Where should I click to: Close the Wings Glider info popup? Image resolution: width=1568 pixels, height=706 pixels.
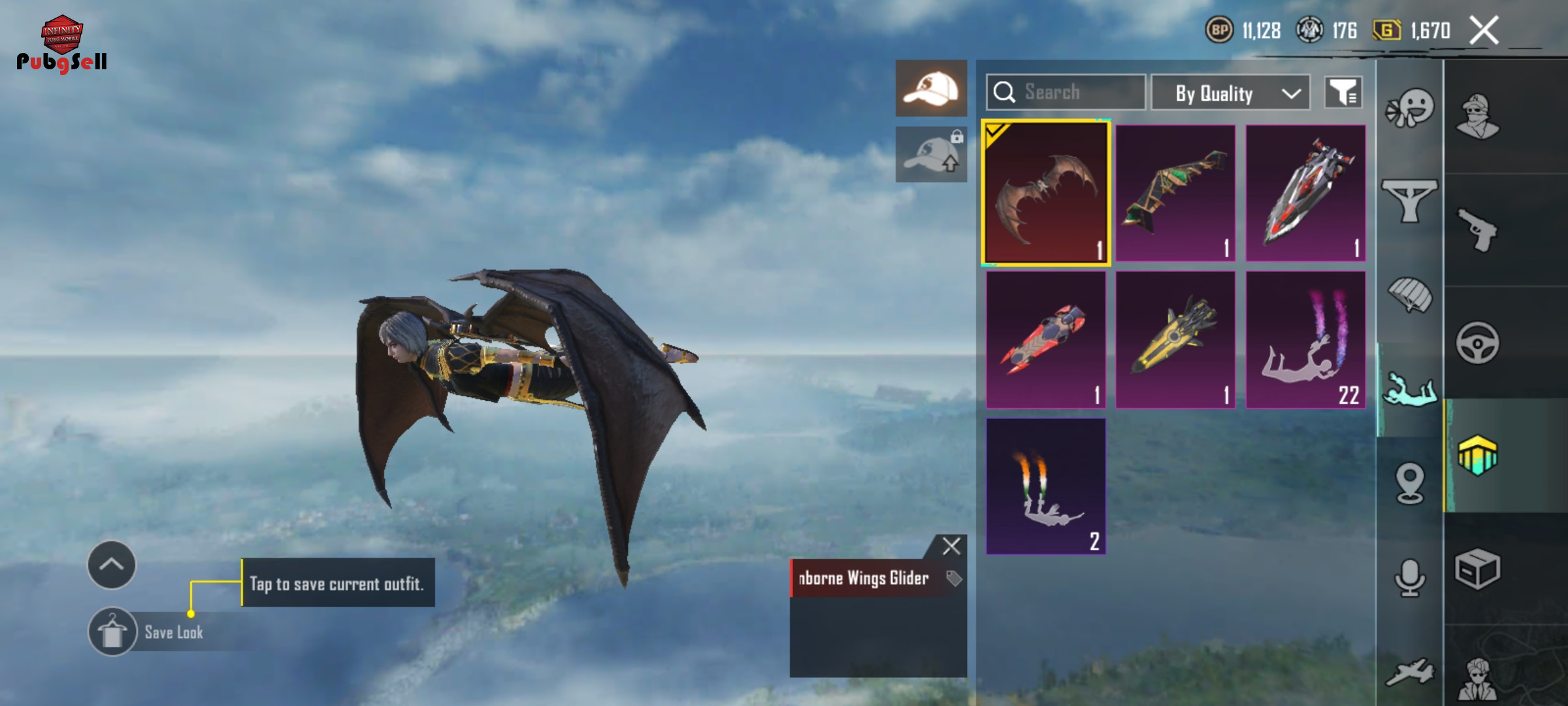pyautogui.click(x=951, y=546)
